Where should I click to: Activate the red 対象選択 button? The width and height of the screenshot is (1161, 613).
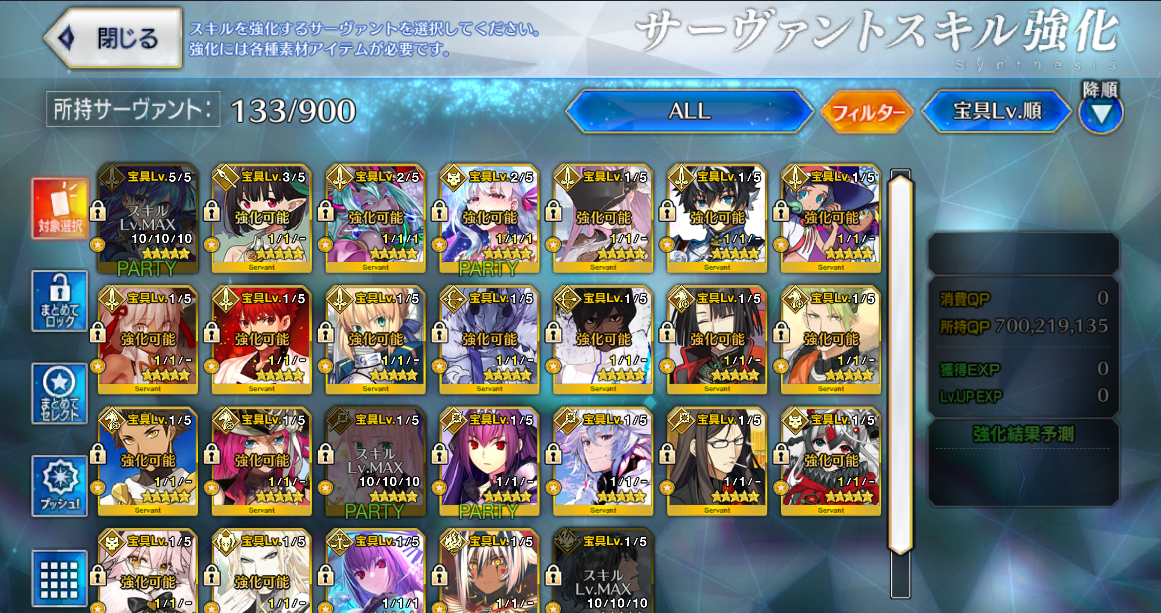(x=60, y=210)
